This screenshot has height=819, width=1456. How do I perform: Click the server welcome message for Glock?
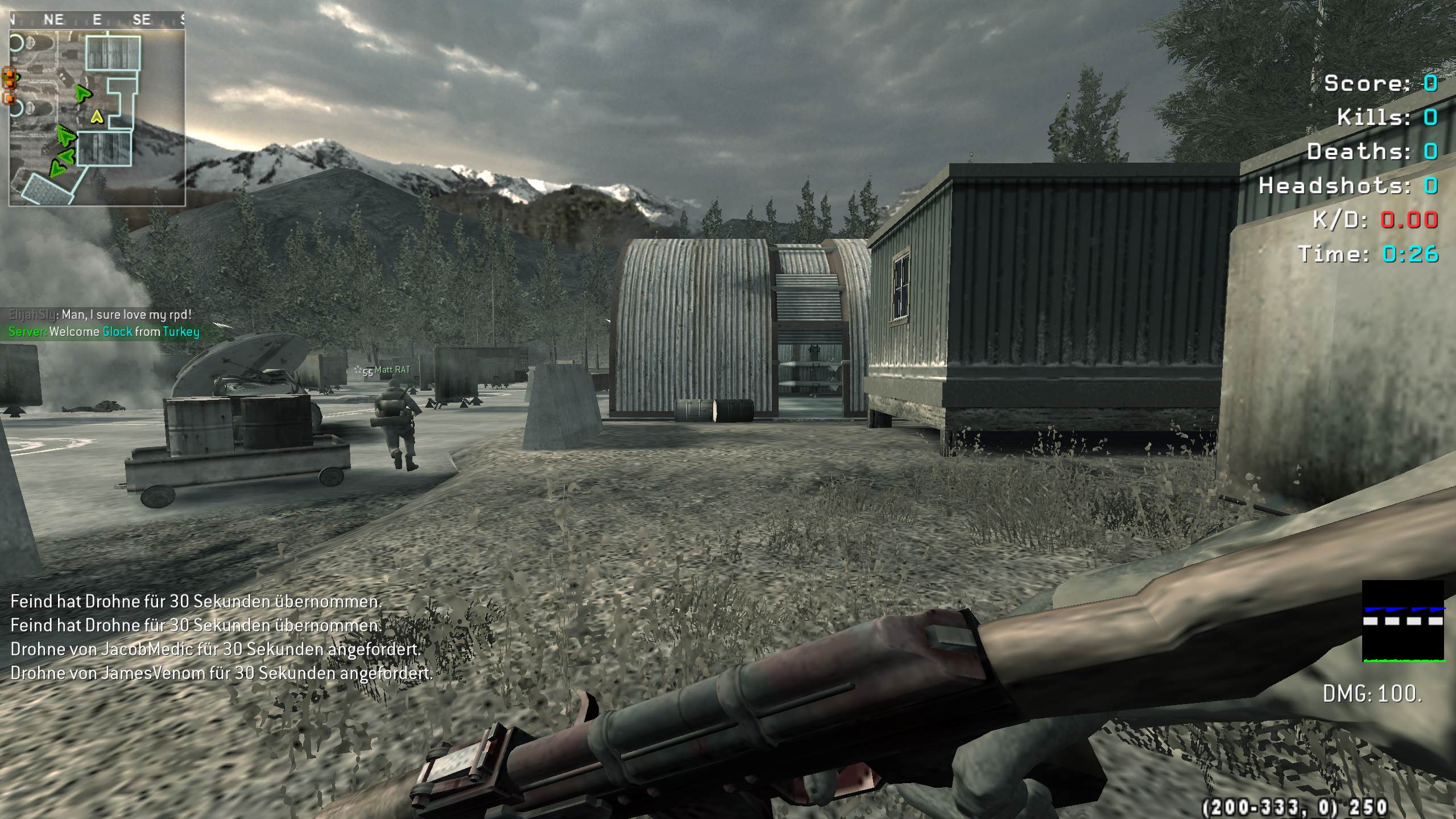104,332
